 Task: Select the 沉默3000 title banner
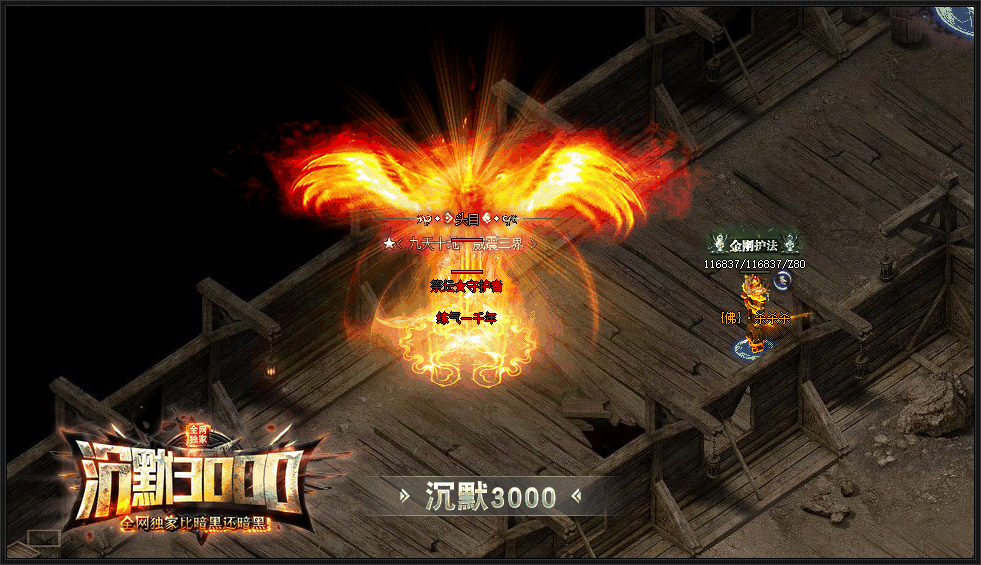[x=490, y=496]
